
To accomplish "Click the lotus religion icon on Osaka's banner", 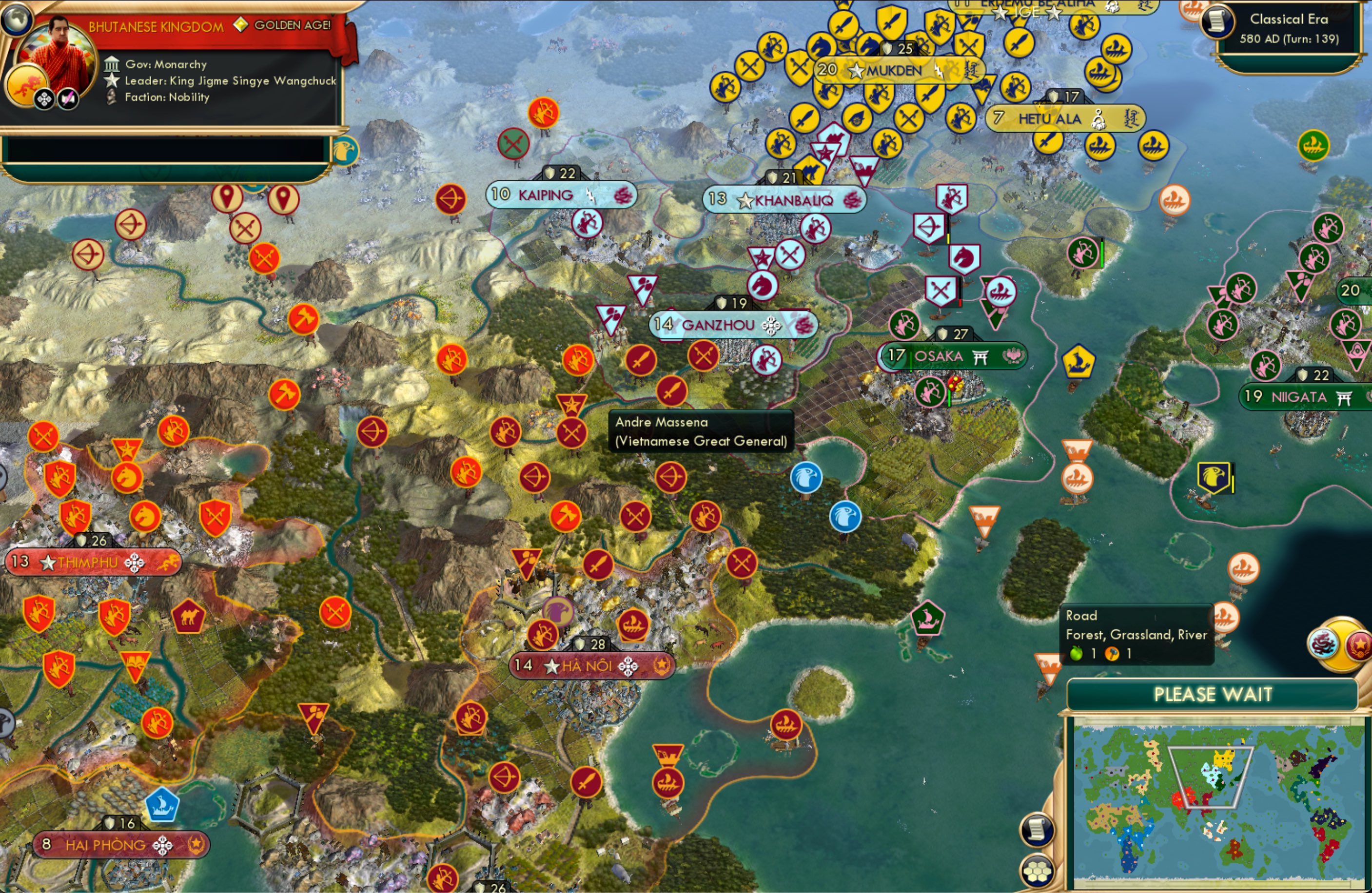I will pyautogui.click(x=1013, y=356).
